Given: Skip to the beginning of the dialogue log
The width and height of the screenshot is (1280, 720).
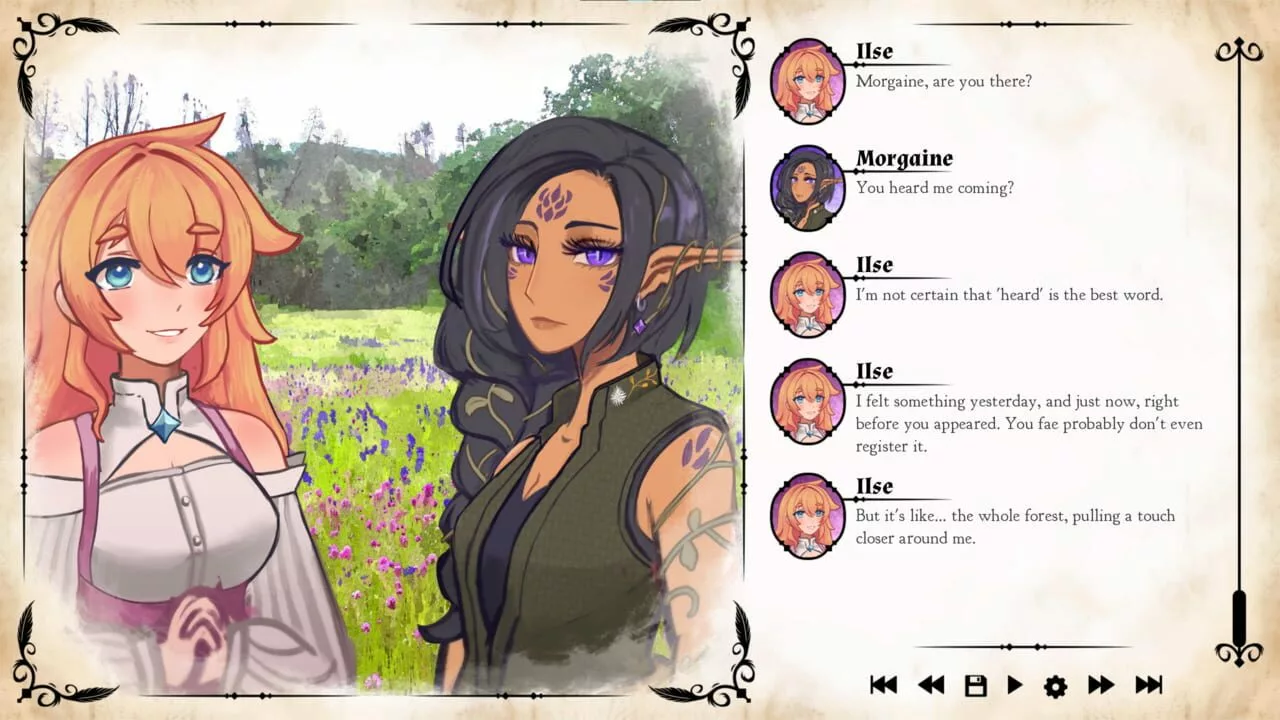Looking at the screenshot, I should 884,685.
